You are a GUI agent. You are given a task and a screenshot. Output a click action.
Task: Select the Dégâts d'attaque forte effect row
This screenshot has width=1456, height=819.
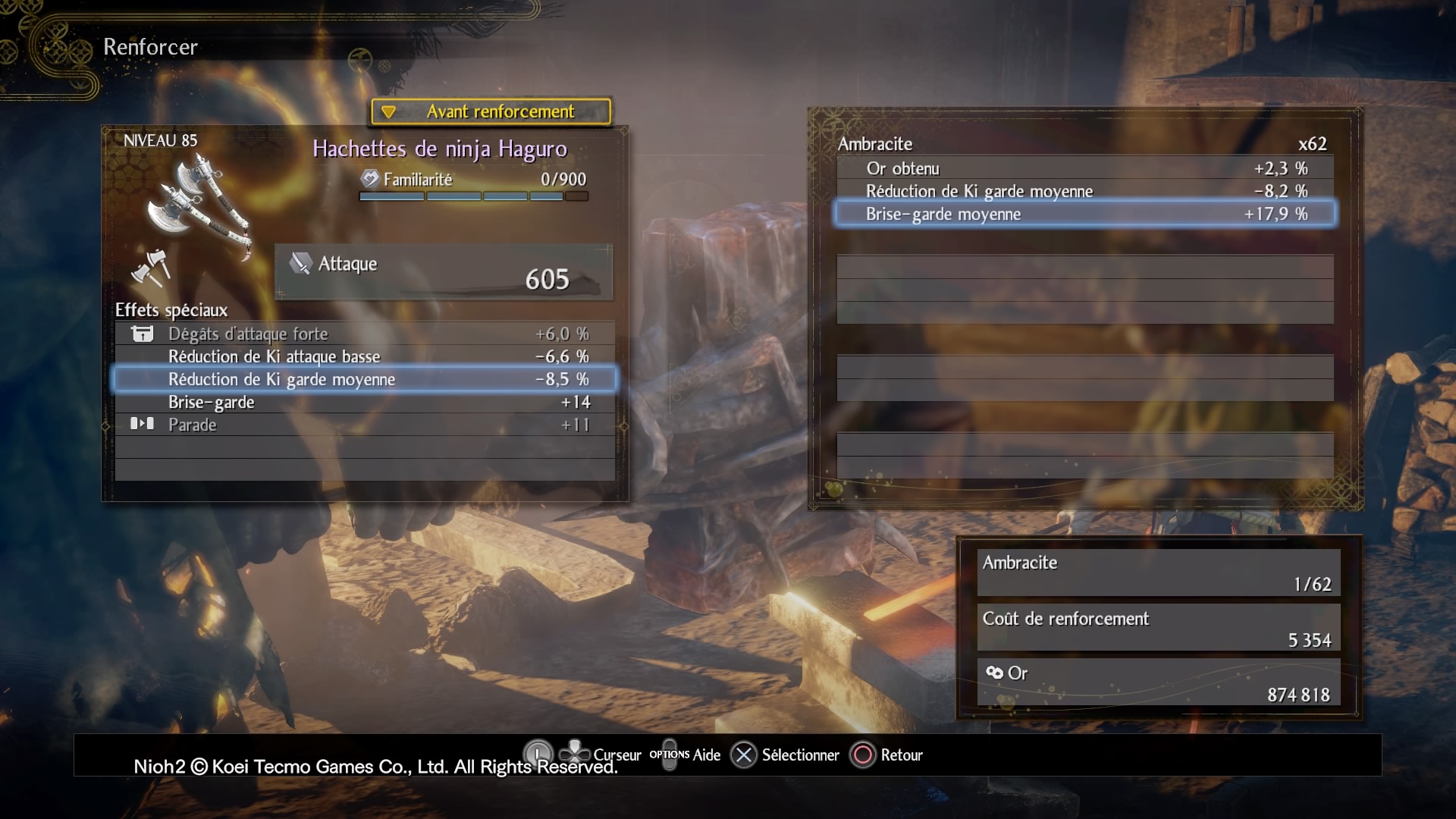click(x=365, y=334)
